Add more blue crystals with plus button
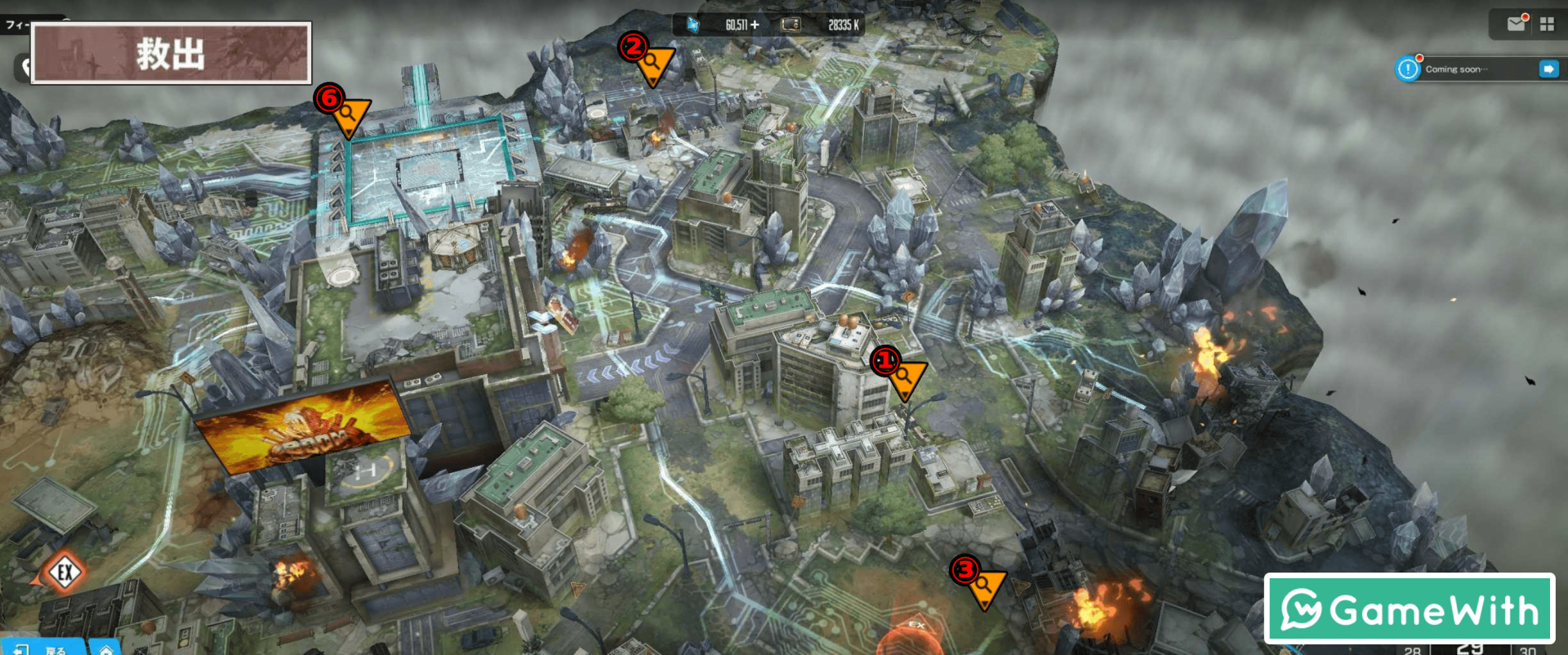Screen dimensions: 1568x655 pyautogui.click(x=755, y=25)
